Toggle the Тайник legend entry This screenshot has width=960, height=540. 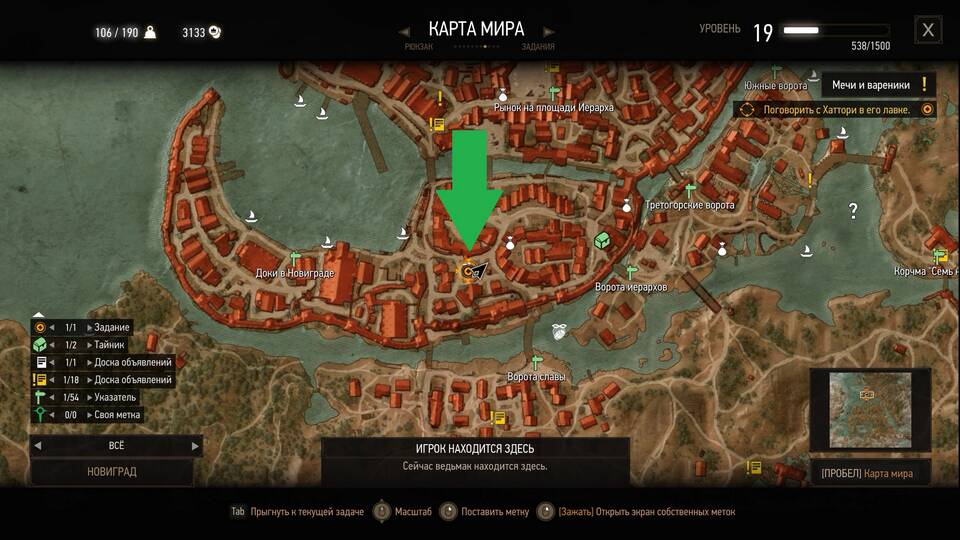pos(88,344)
